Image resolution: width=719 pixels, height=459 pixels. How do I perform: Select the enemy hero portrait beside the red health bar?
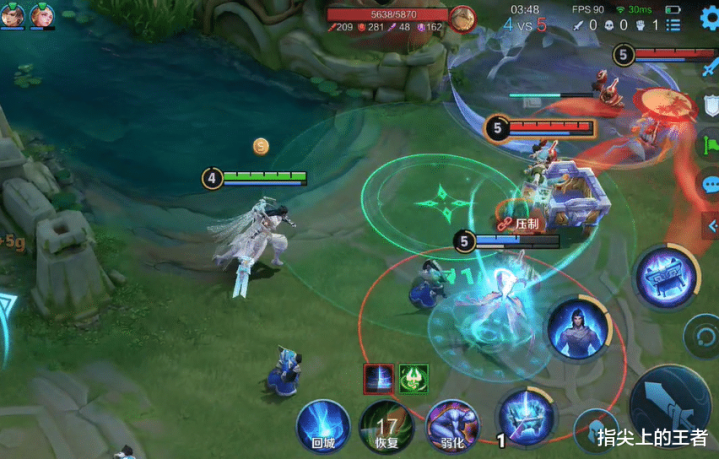click(x=462, y=18)
